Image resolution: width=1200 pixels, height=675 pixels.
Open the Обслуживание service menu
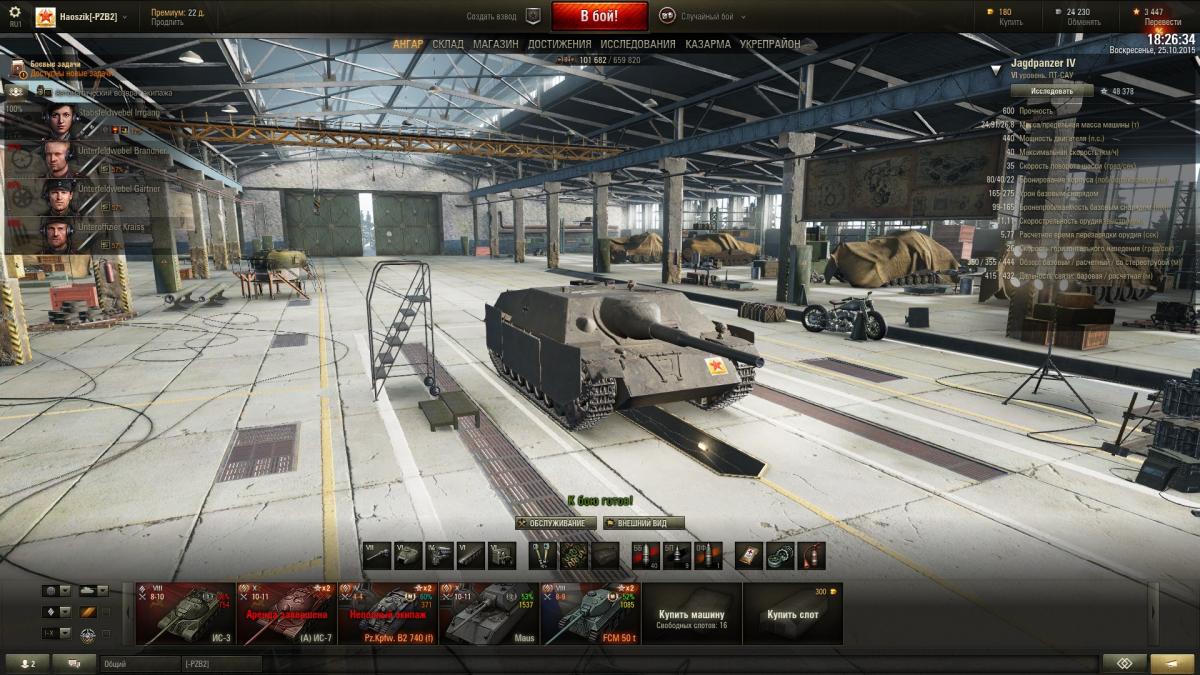[556, 523]
